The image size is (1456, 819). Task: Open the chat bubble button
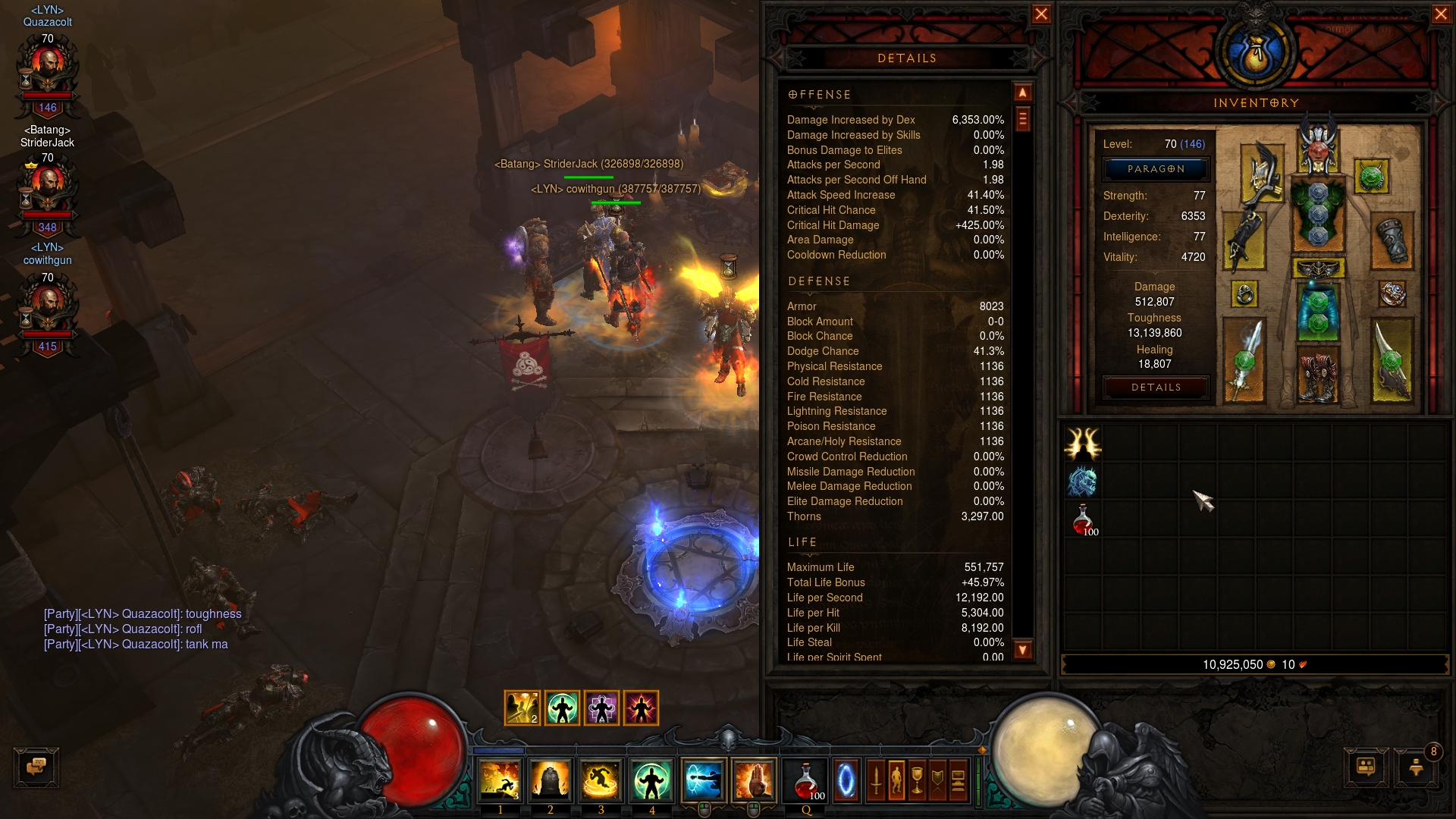36,767
